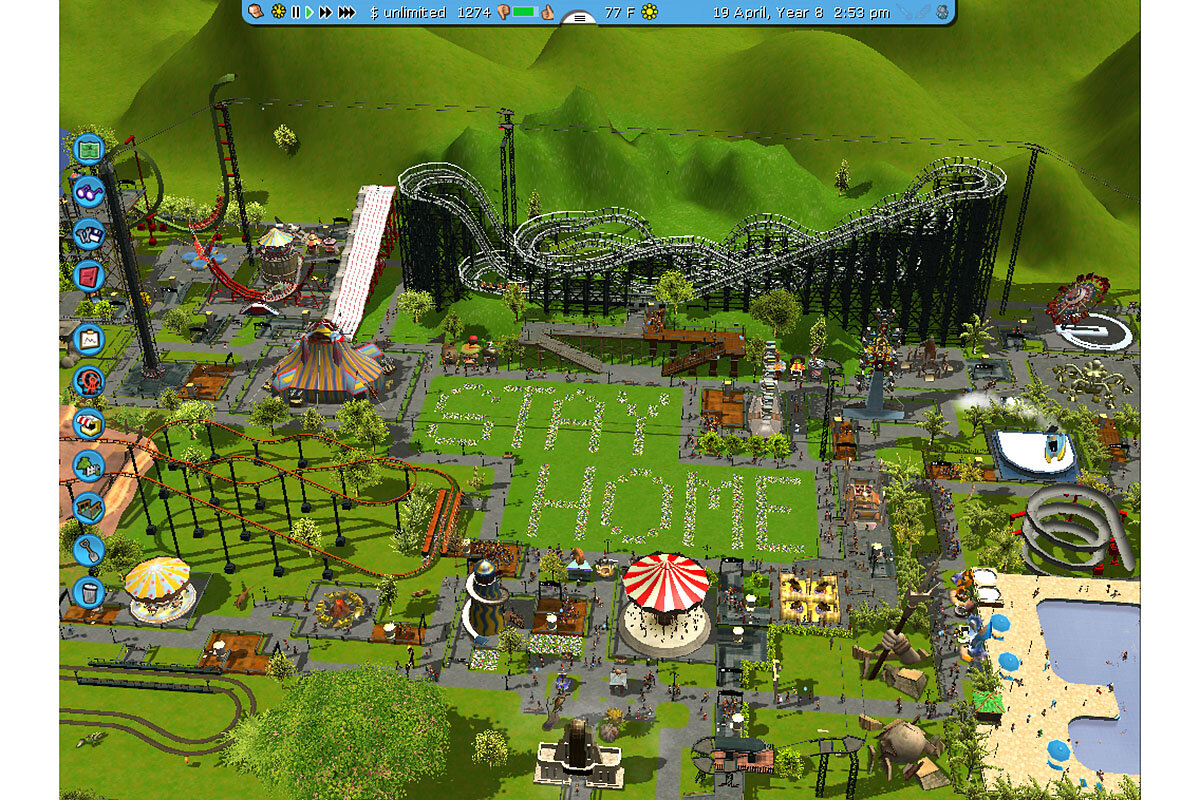Open the clipboard park management graph
Screen dimensions: 1200x800
88,339
